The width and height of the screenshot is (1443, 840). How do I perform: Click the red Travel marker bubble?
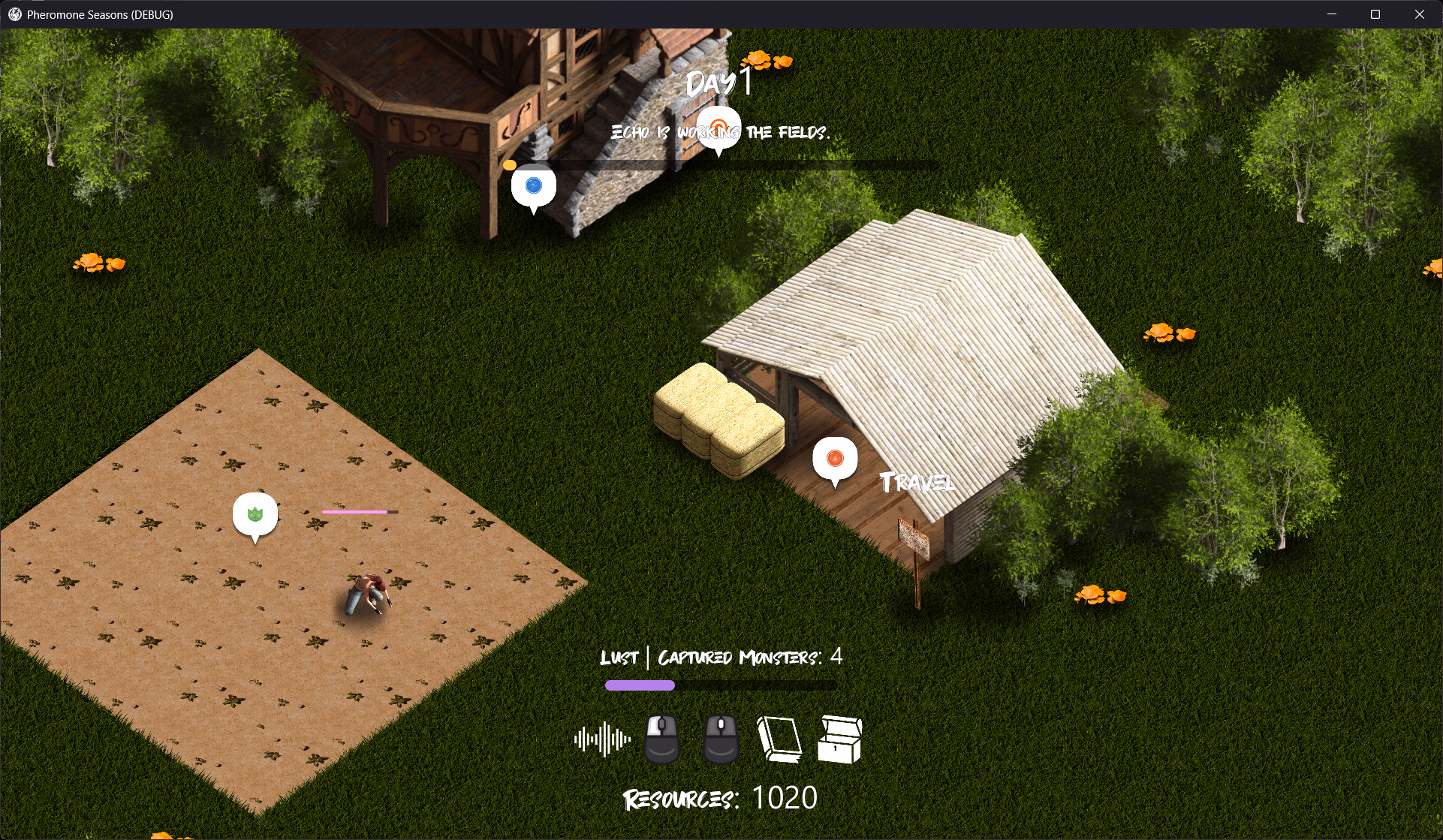(x=835, y=458)
